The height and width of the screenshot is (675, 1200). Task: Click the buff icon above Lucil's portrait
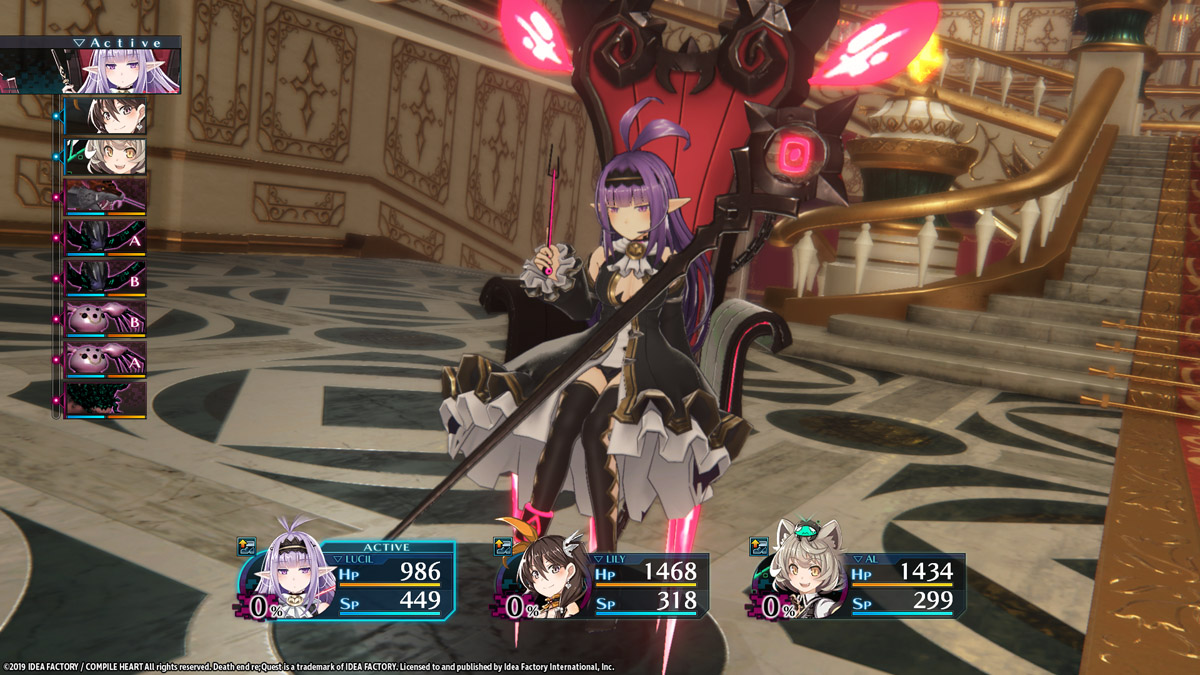(246, 546)
